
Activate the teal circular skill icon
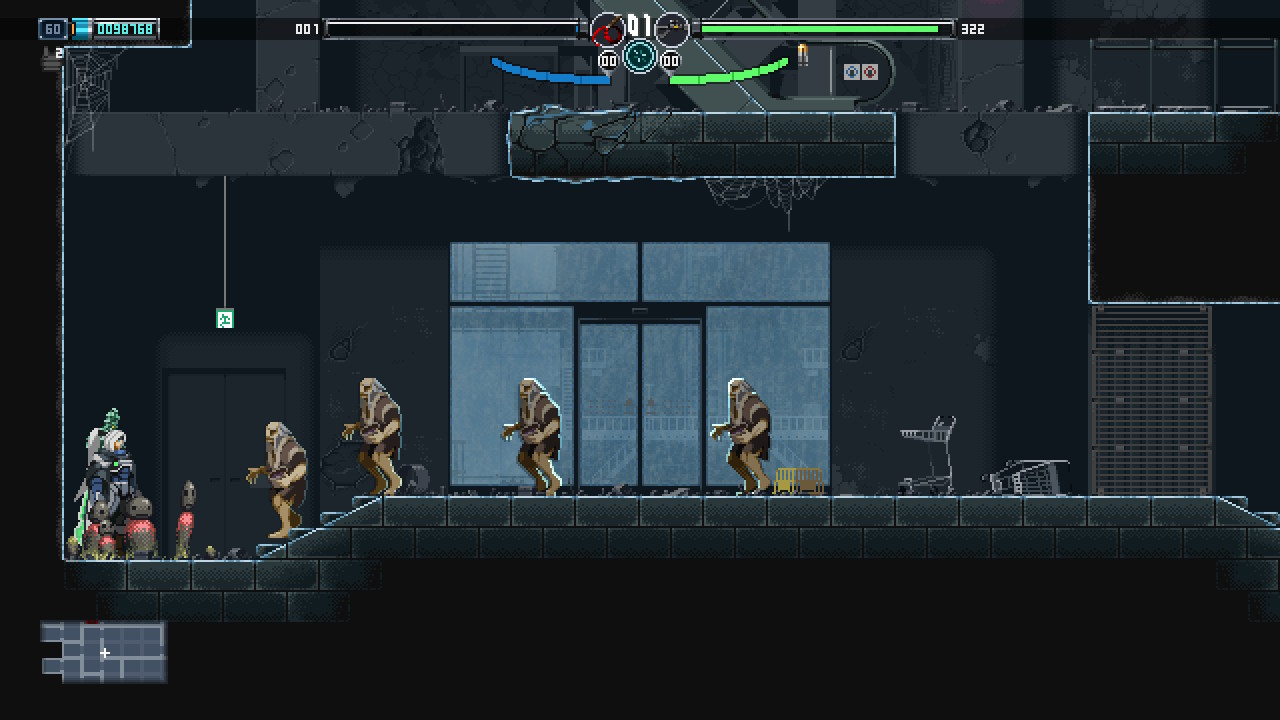tap(640, 56)
